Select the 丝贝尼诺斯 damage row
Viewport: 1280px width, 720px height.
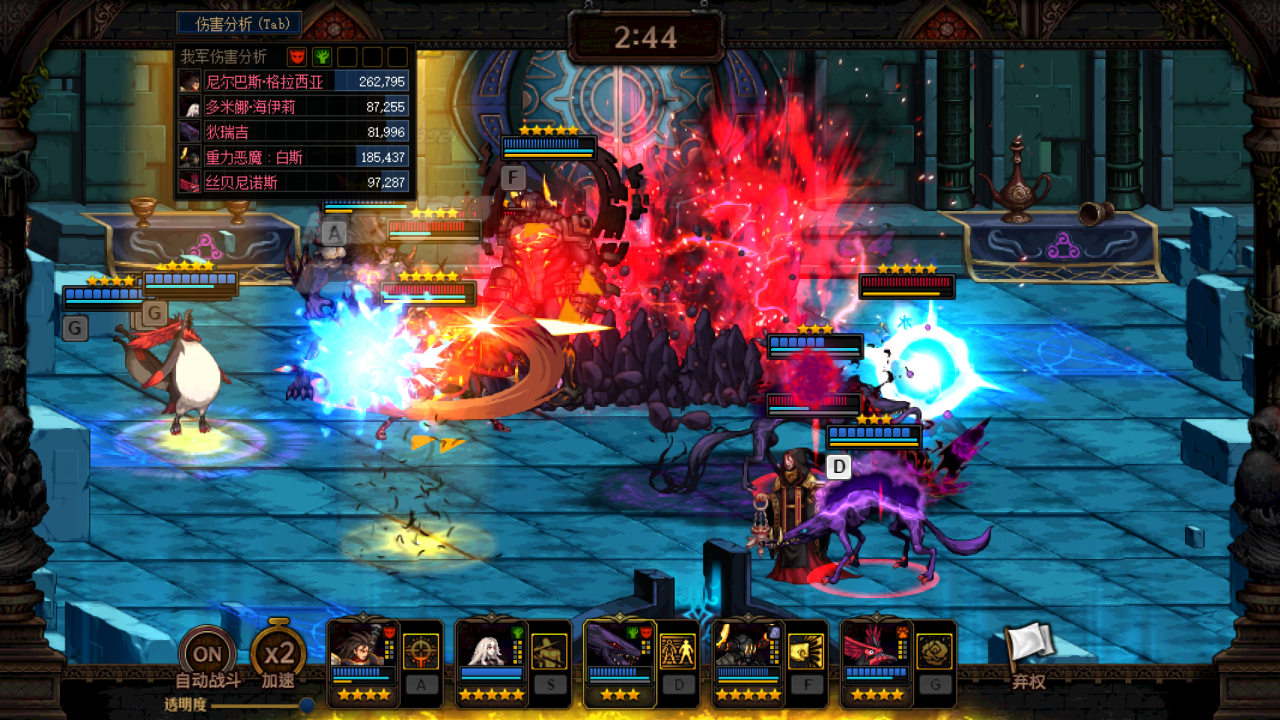[292, 182]
